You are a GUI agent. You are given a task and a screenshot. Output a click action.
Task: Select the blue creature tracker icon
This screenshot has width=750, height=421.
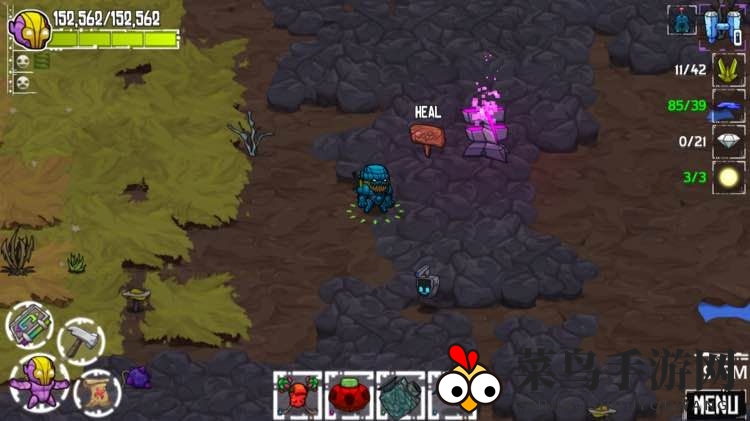(682, 20)
